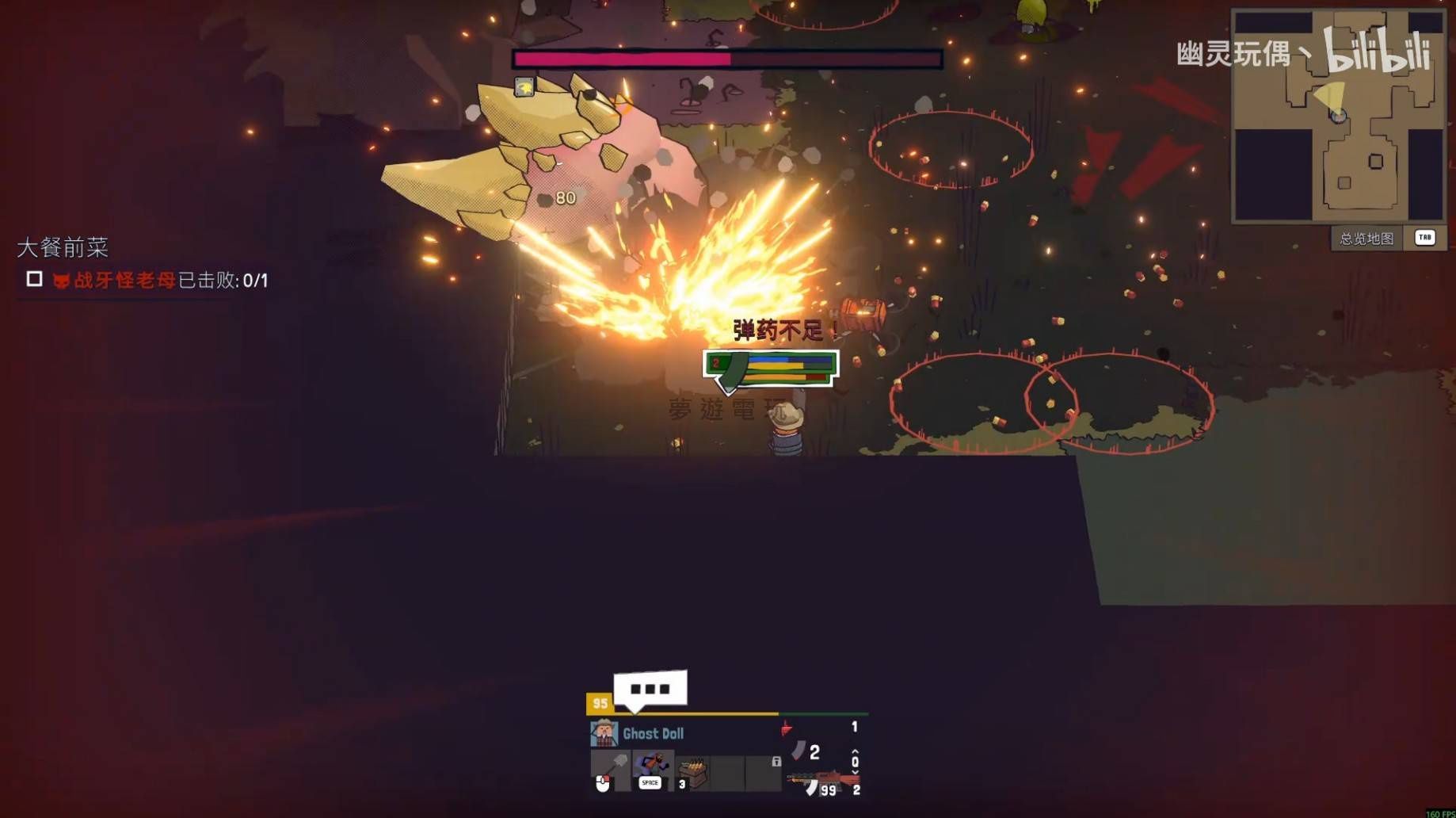Click the 战牙怪老母 quest objective checkbox

[x=34, y=279]
